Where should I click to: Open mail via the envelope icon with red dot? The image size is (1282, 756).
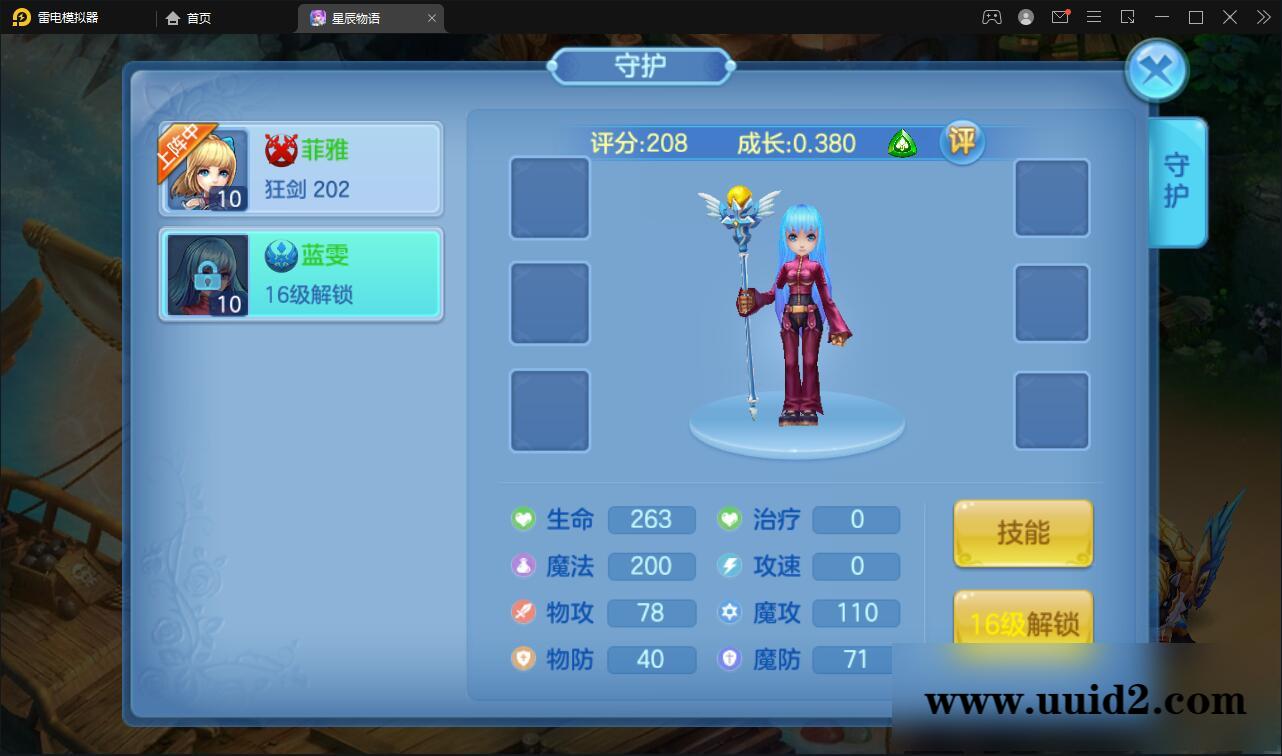pyautogui.click(x=1061, y=17)
